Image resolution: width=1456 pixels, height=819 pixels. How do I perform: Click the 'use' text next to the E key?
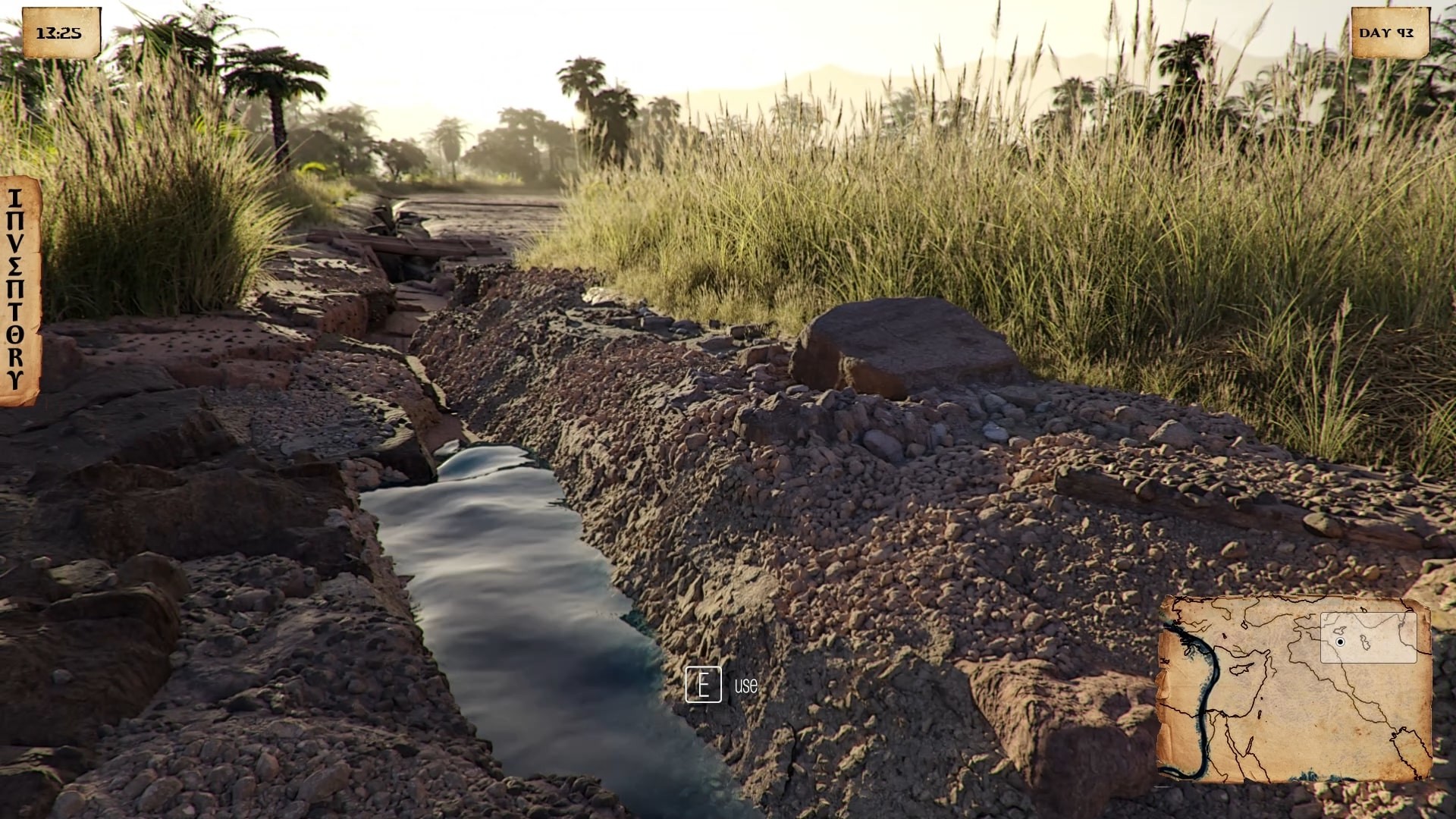click(745, 687)
